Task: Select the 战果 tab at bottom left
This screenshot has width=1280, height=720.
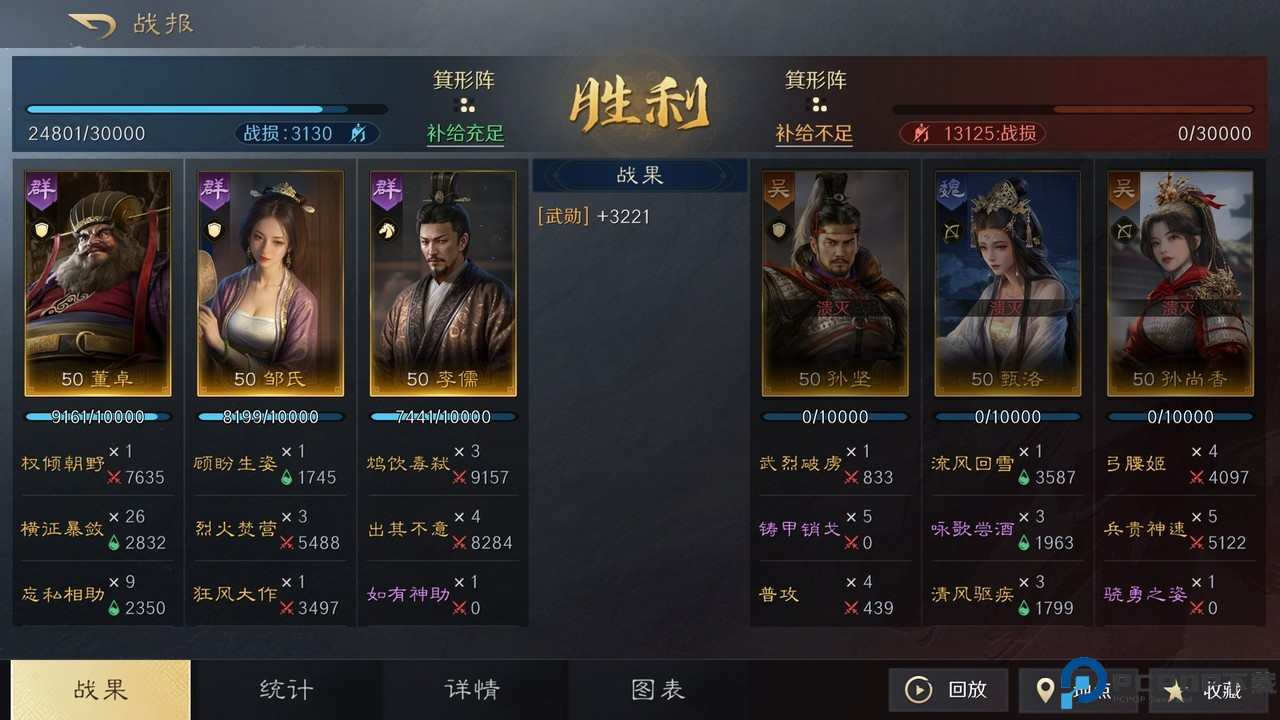Action: pos(99,689)
